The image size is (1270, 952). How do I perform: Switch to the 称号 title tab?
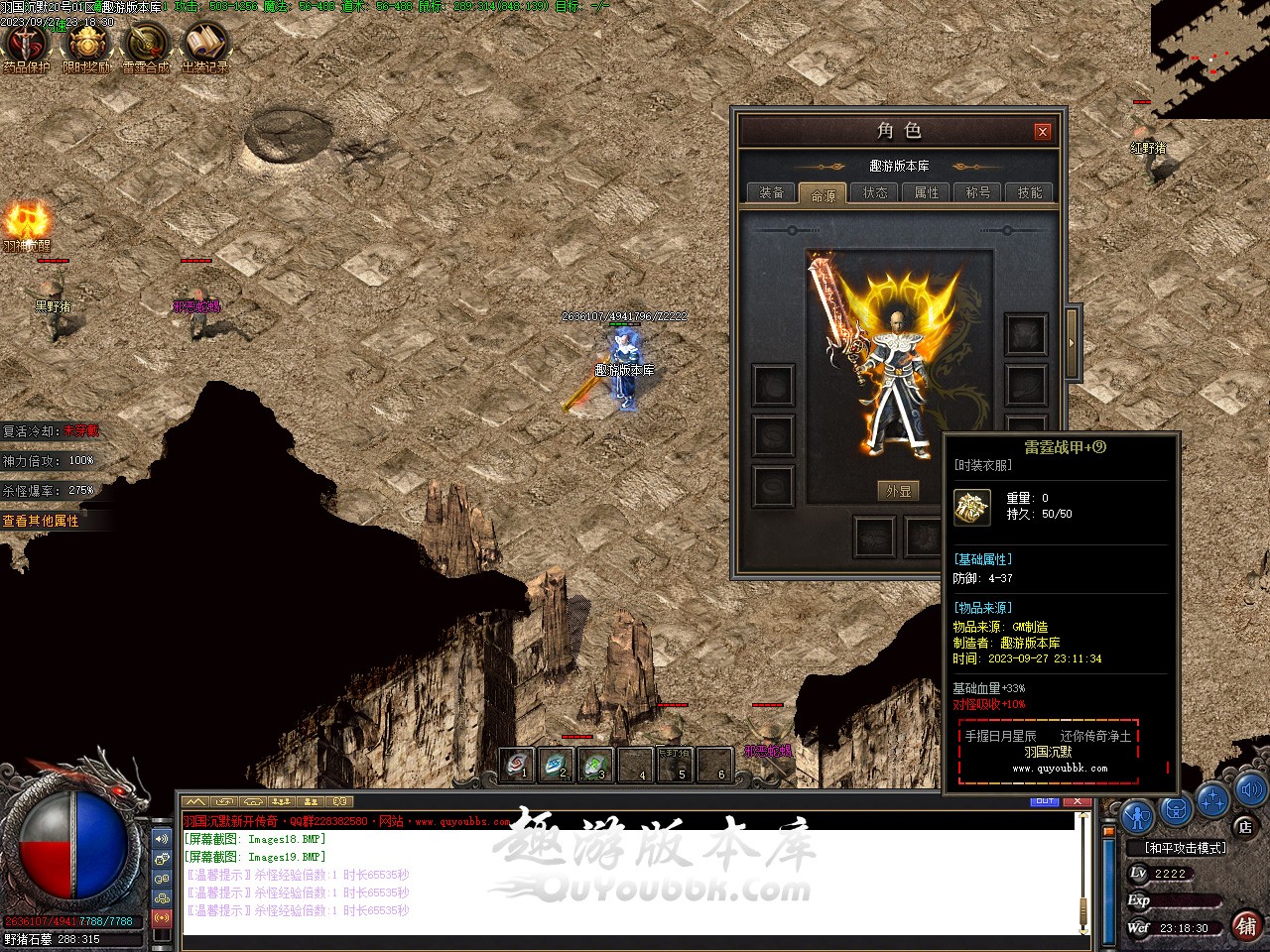pyautogui.click(x=978, y=192)
